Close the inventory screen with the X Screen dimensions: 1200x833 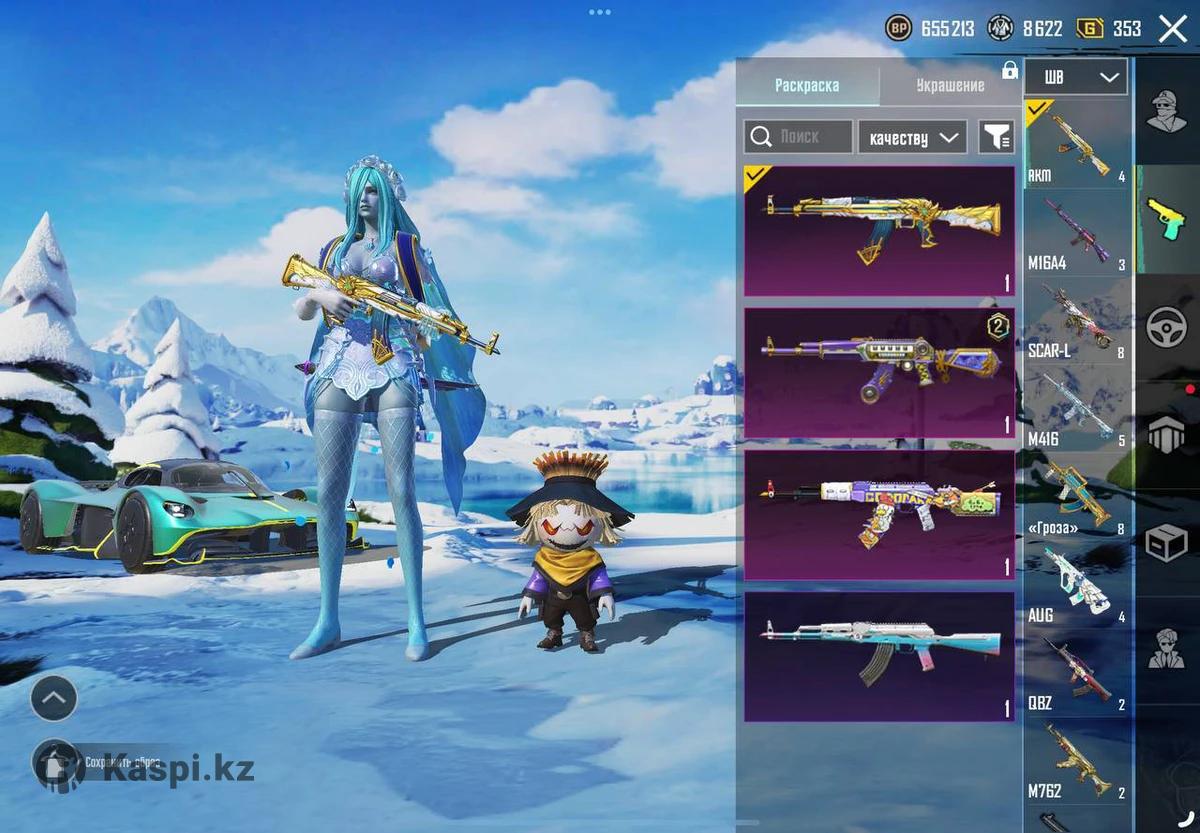[1172, 29]
